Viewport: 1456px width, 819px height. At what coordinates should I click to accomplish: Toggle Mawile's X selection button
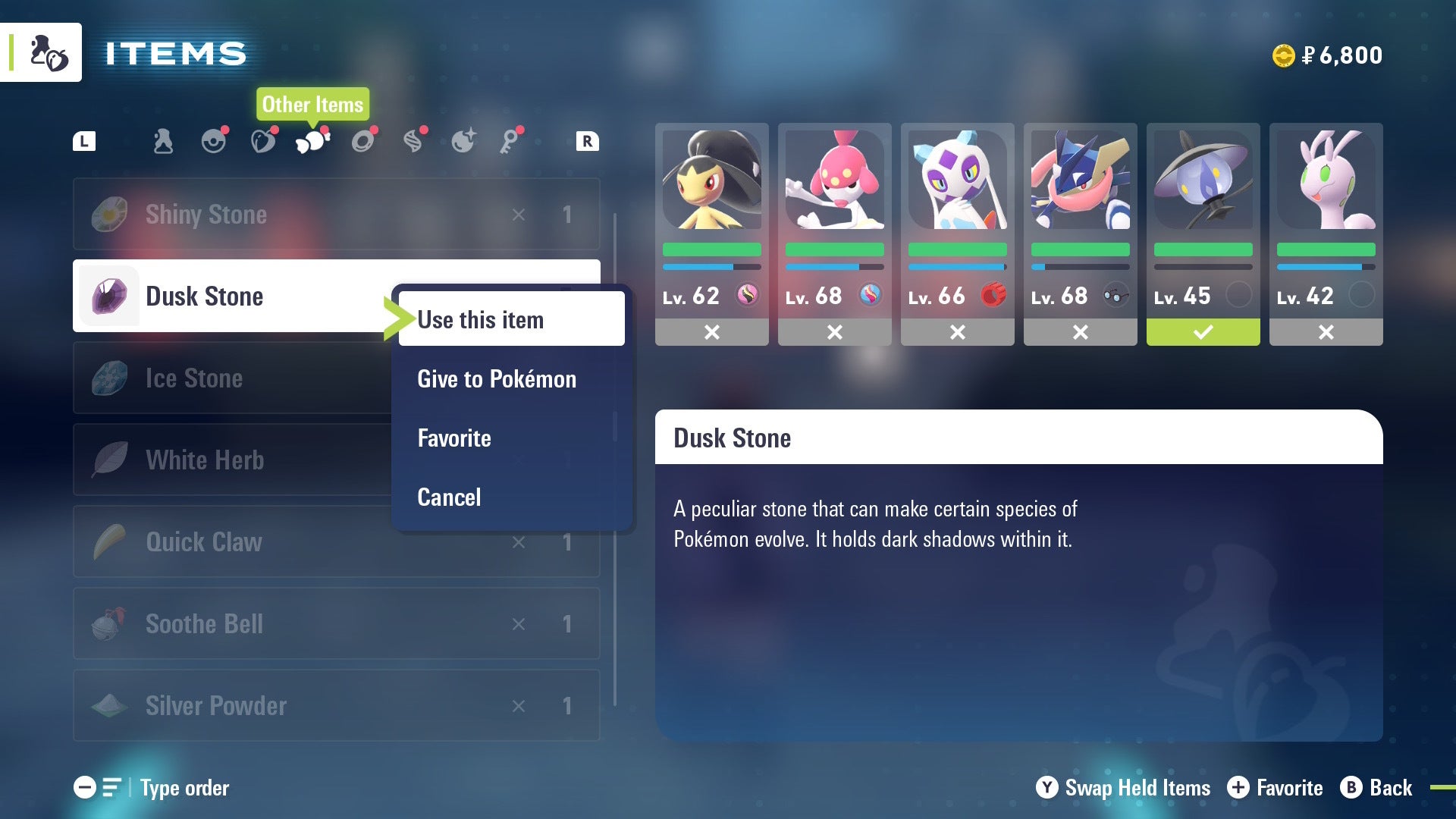point(712,332)
